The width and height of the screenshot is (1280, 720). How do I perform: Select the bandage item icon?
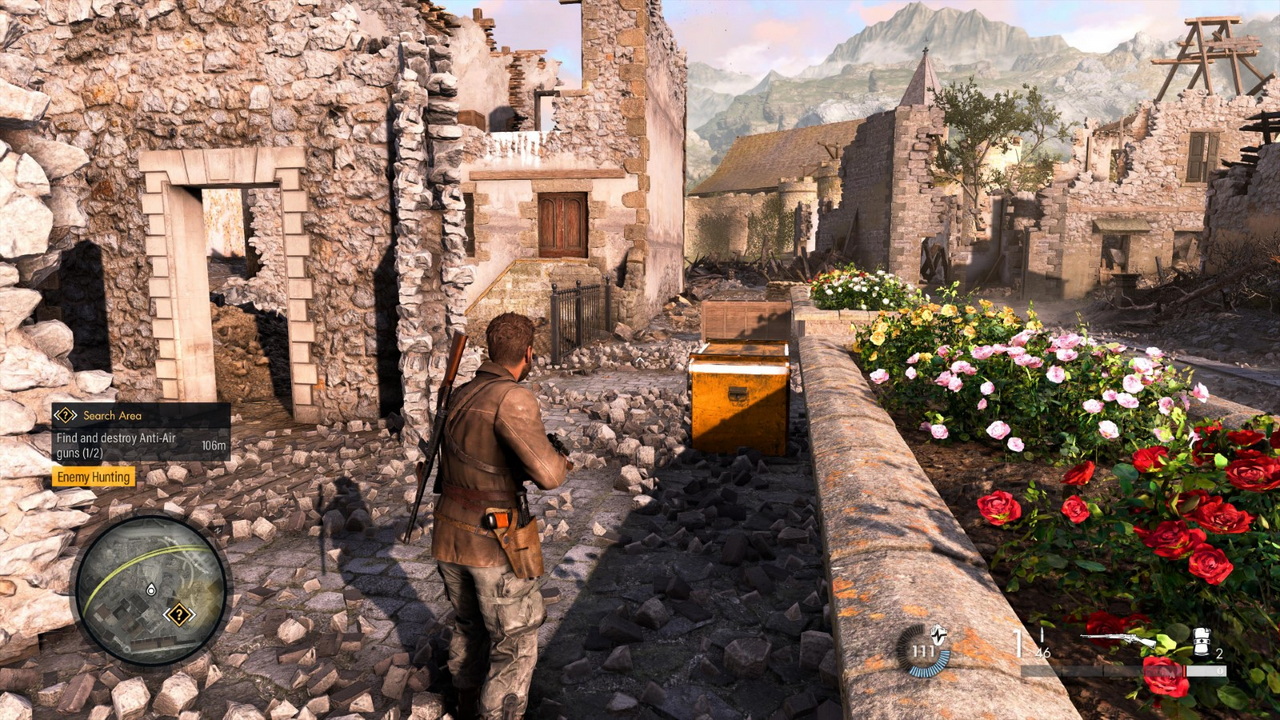(1202, 638)
